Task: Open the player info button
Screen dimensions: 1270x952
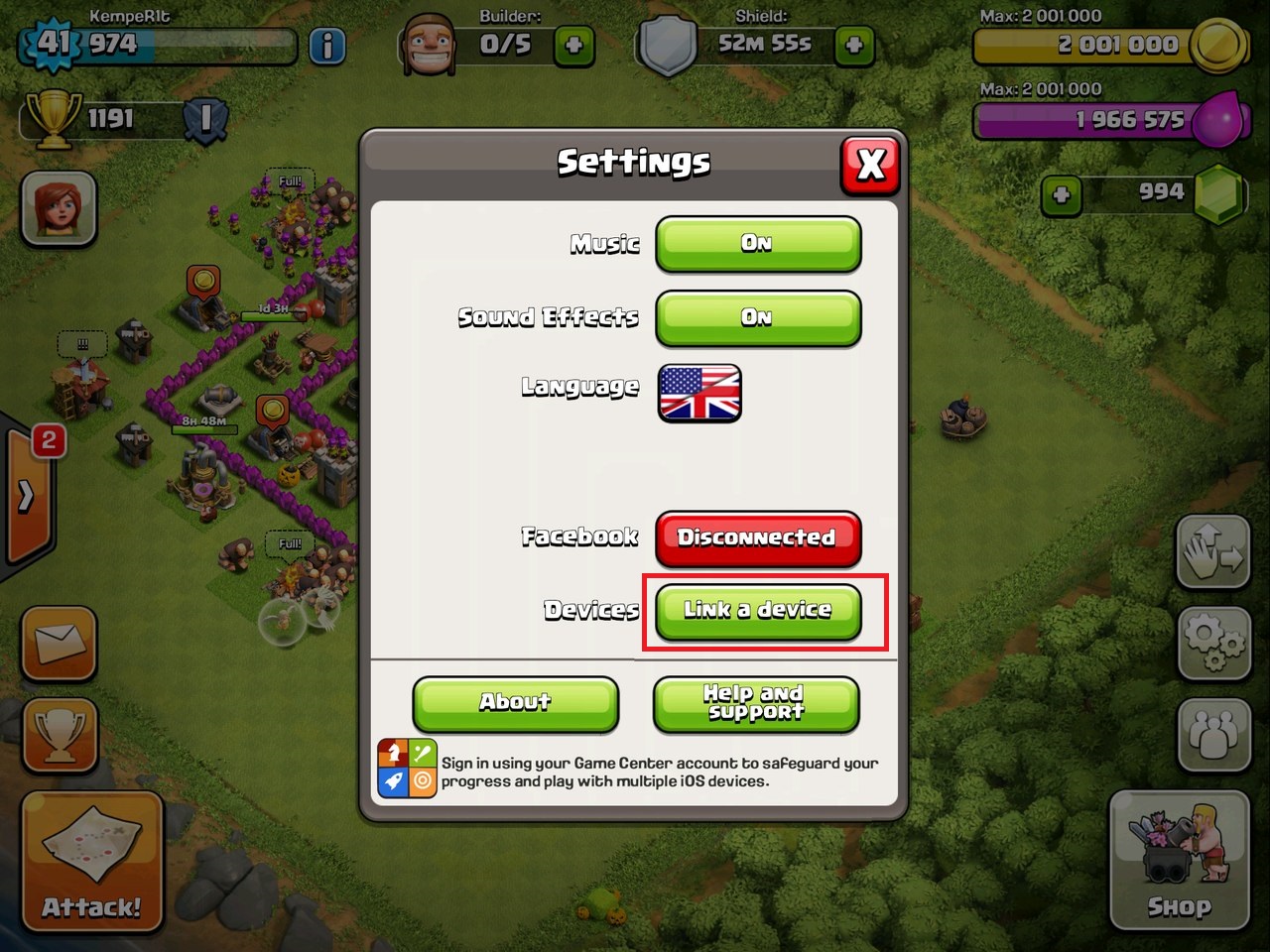Action: click(x=327, y=46)
